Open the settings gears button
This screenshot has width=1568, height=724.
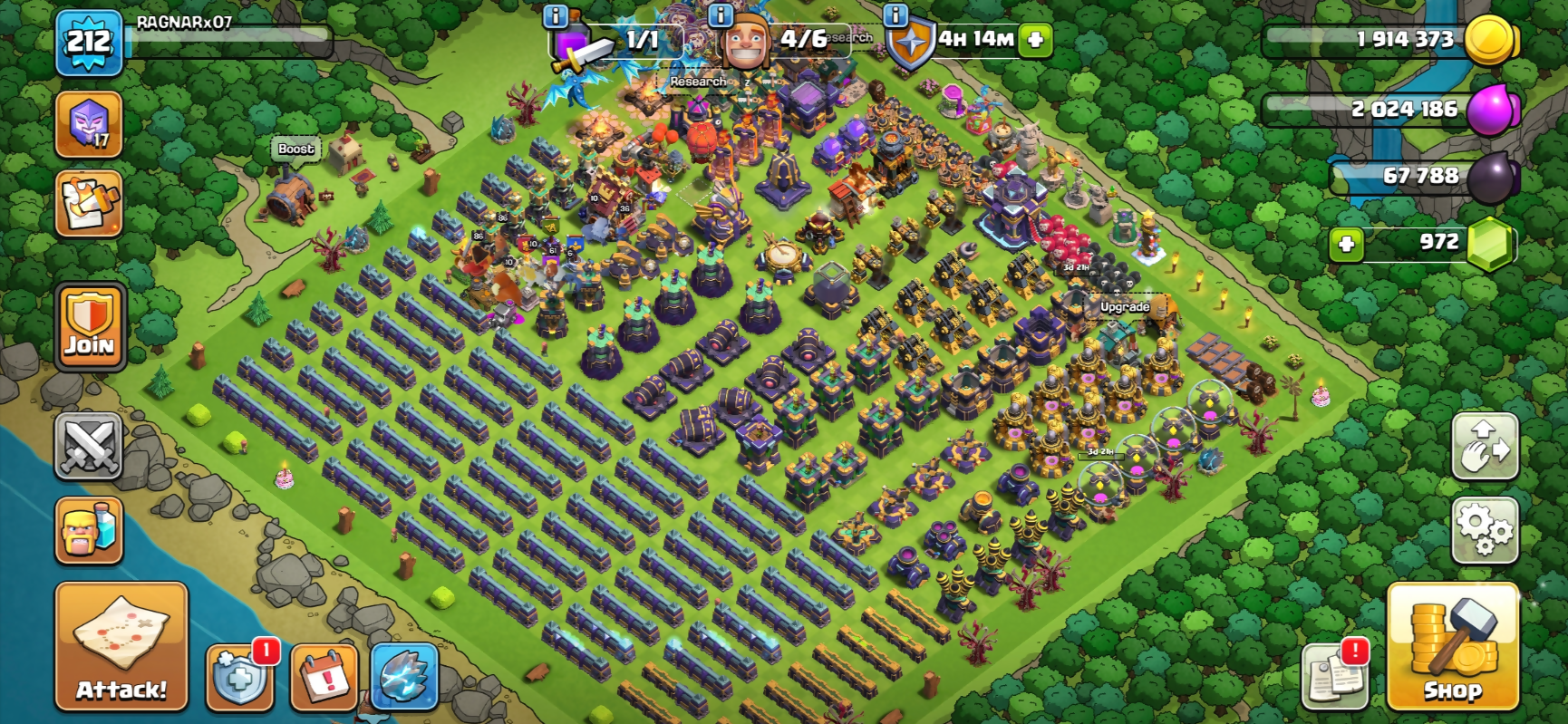[x=1485, y=530]
